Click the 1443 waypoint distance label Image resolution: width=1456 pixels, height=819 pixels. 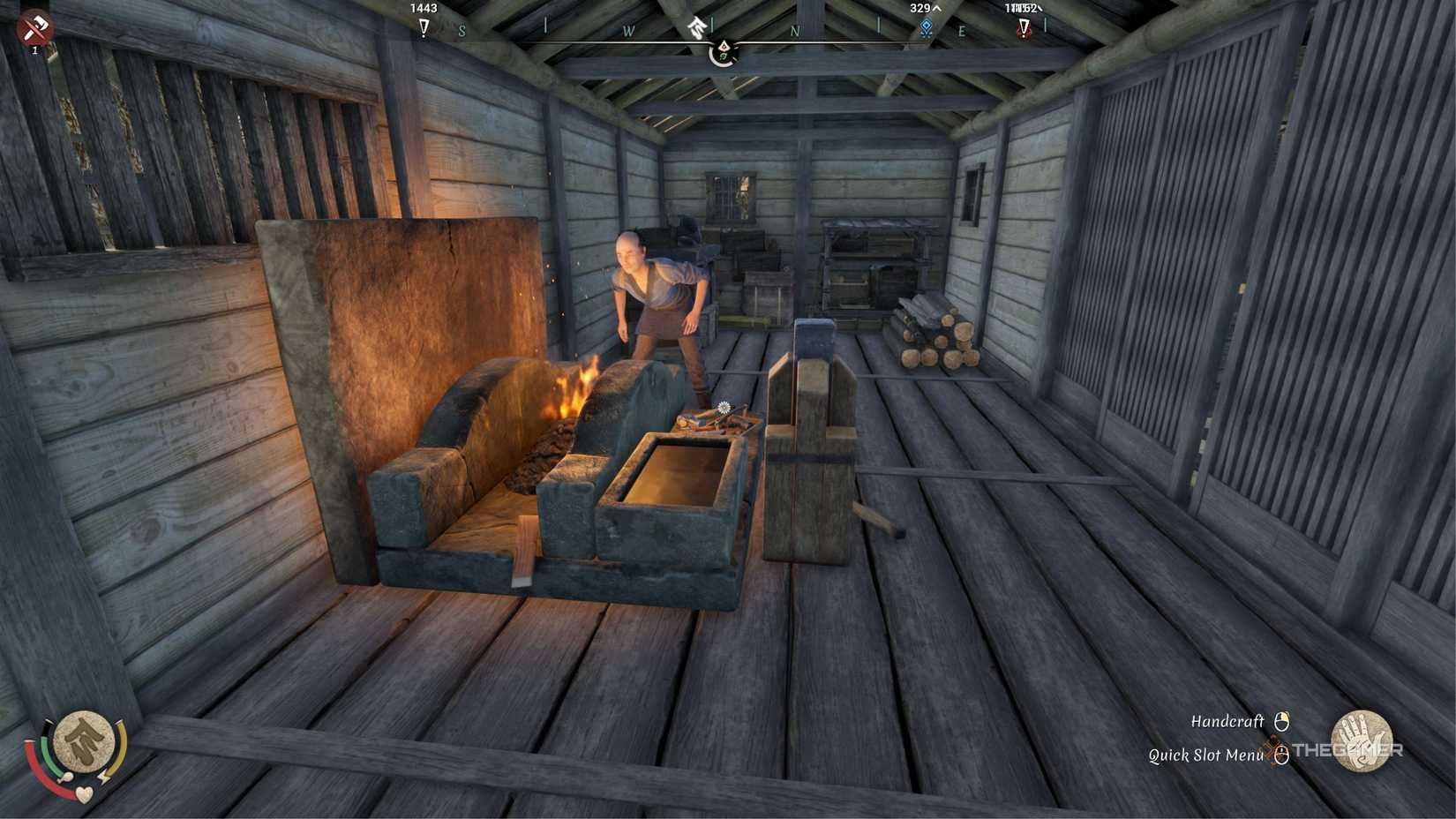tap(422, 7)
